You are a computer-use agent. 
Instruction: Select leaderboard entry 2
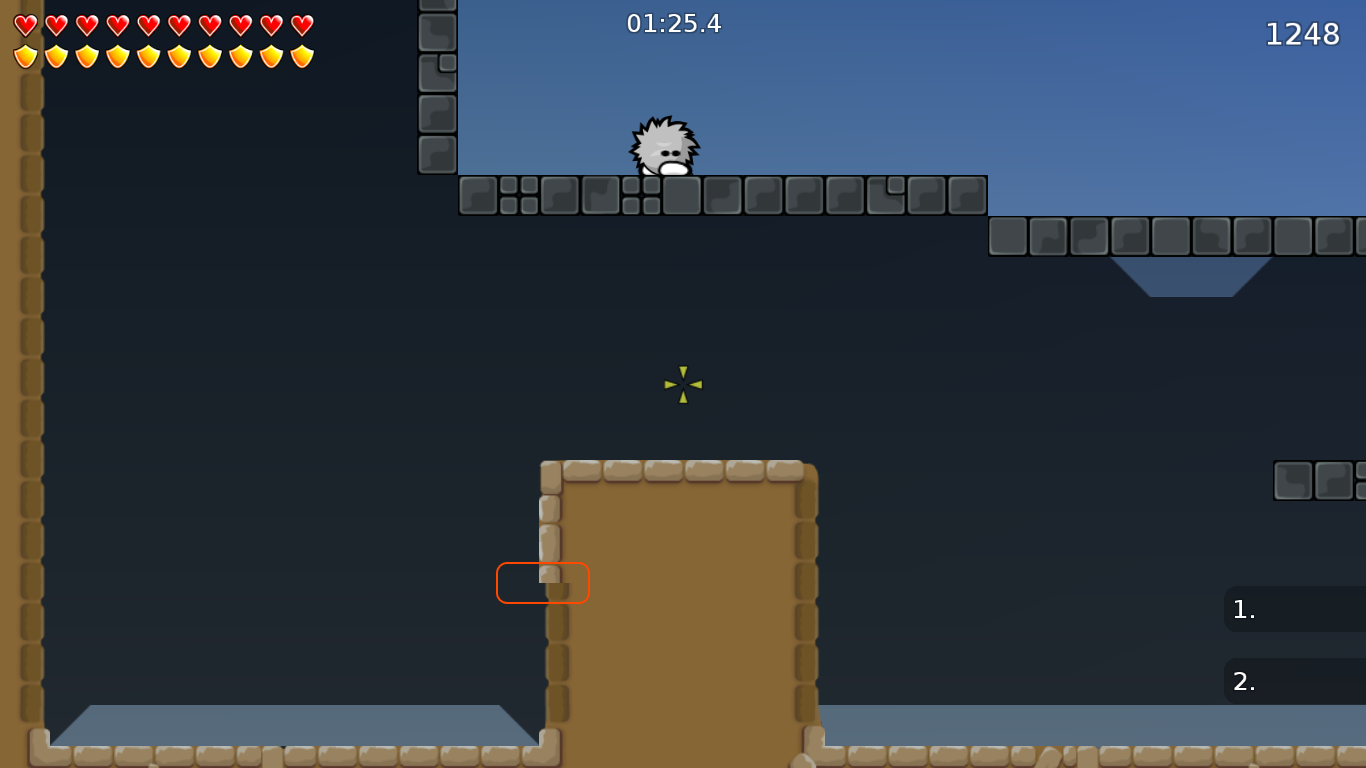(1295, 682)
